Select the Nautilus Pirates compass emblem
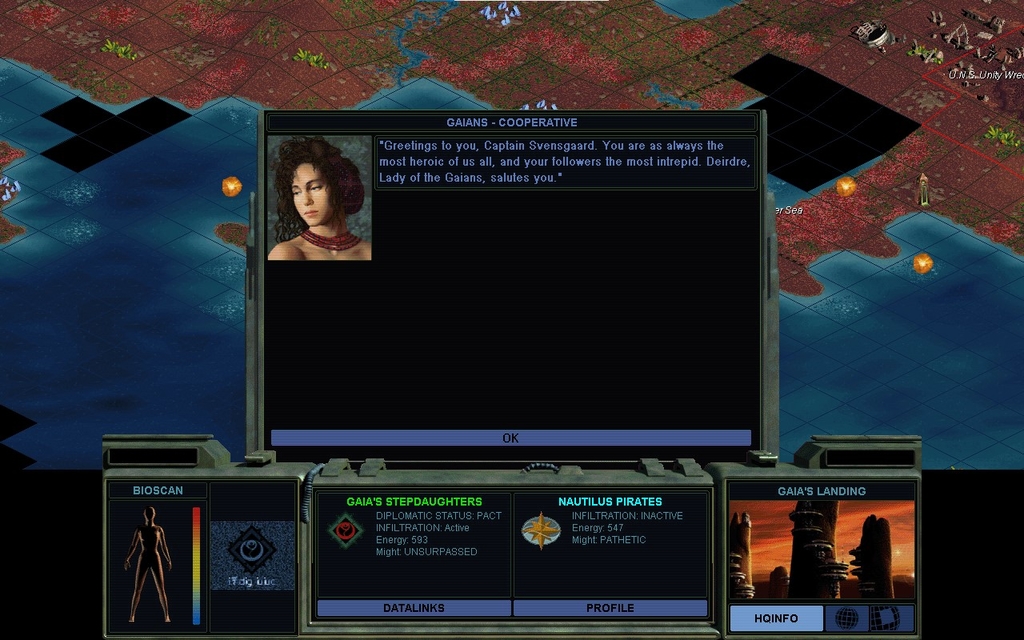1024x640 pixels. click(x=540, y=530)
